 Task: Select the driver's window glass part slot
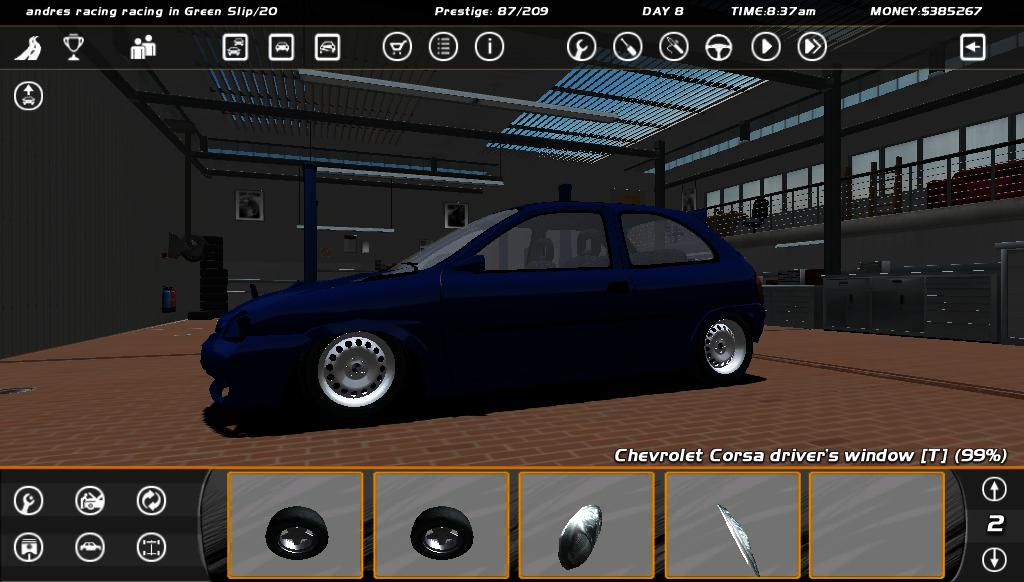tap(732, 525)
